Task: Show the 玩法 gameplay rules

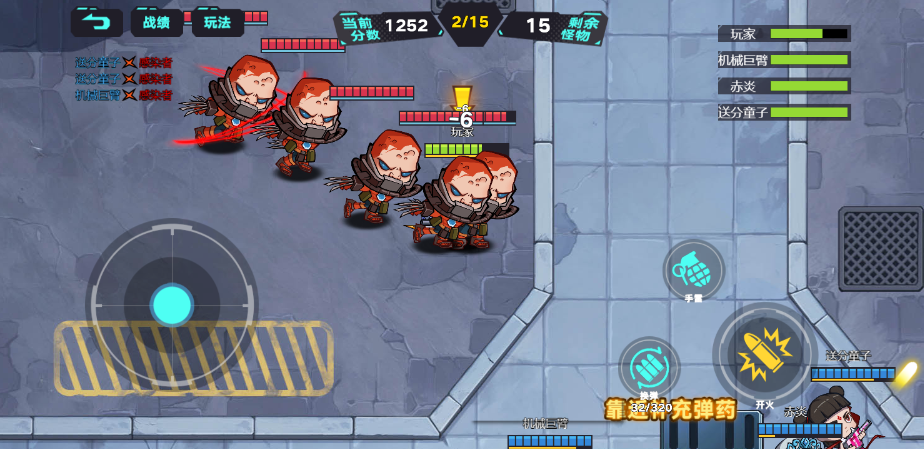Action: point(217,22)
